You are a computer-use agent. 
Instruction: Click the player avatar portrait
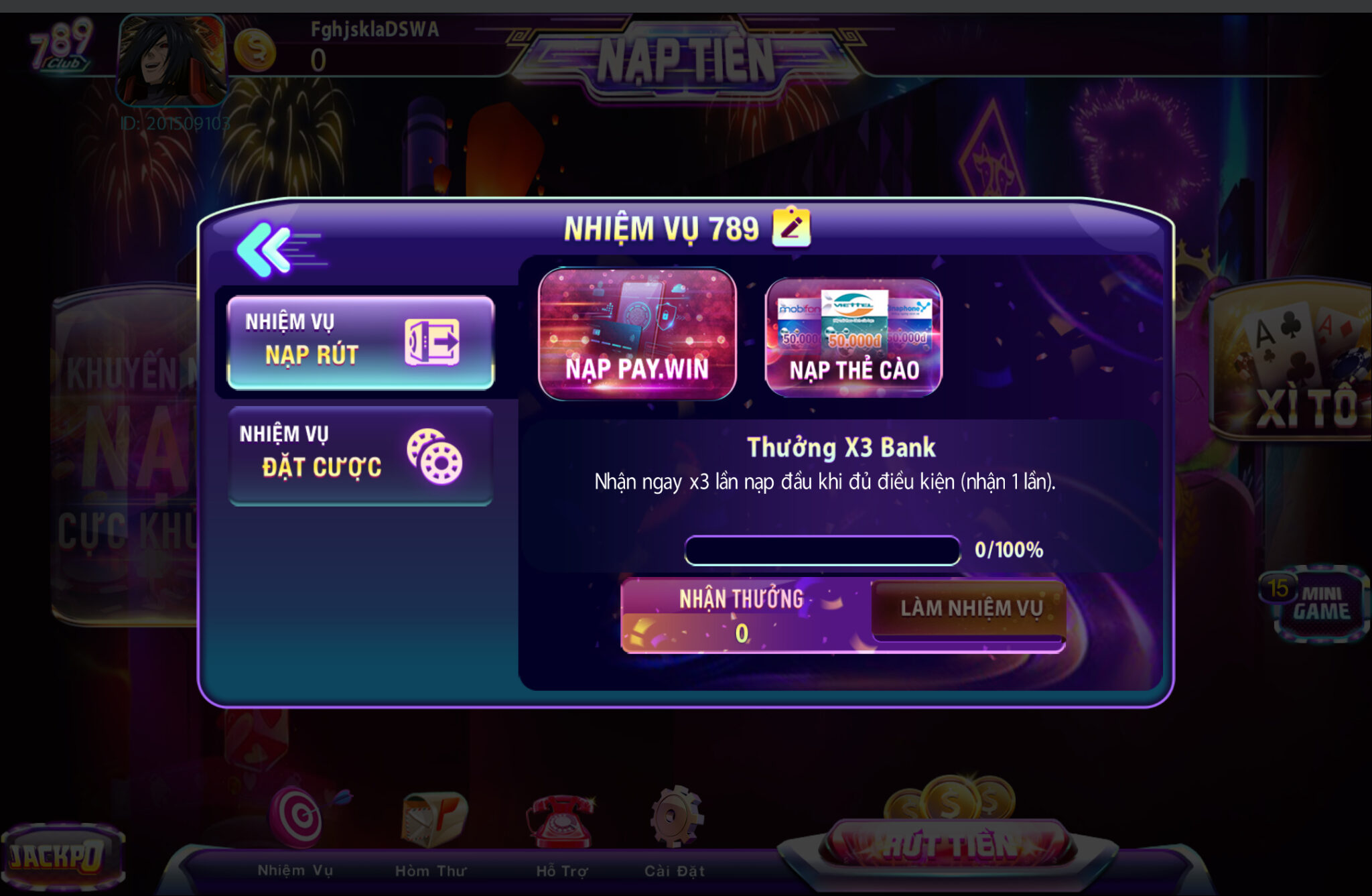click(x=172, y=60)
